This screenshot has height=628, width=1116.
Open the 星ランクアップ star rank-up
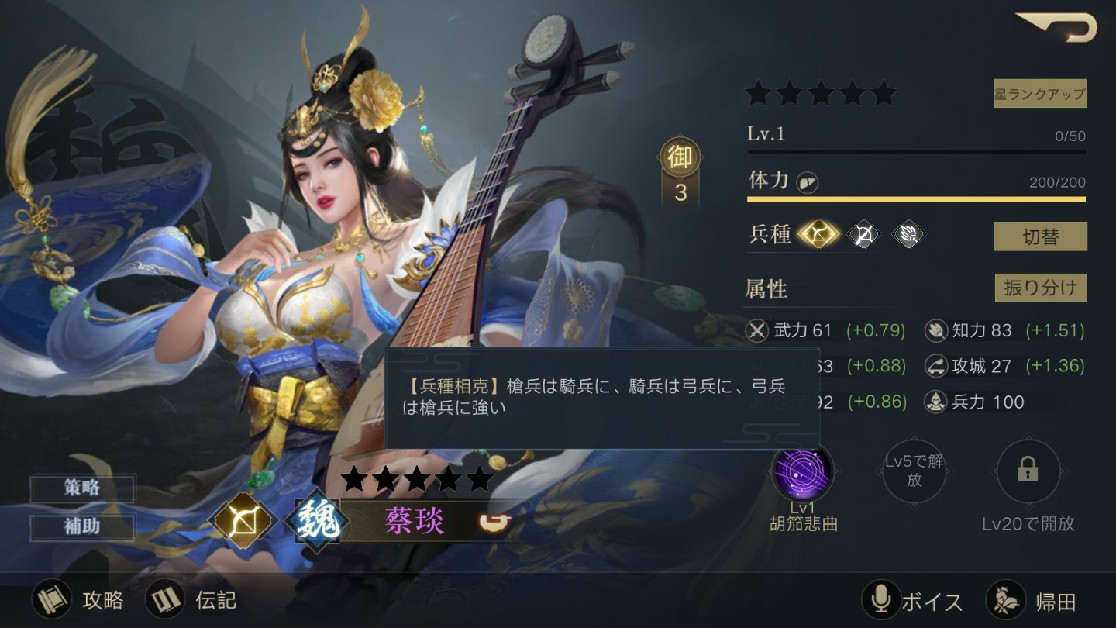[1039, 94]
